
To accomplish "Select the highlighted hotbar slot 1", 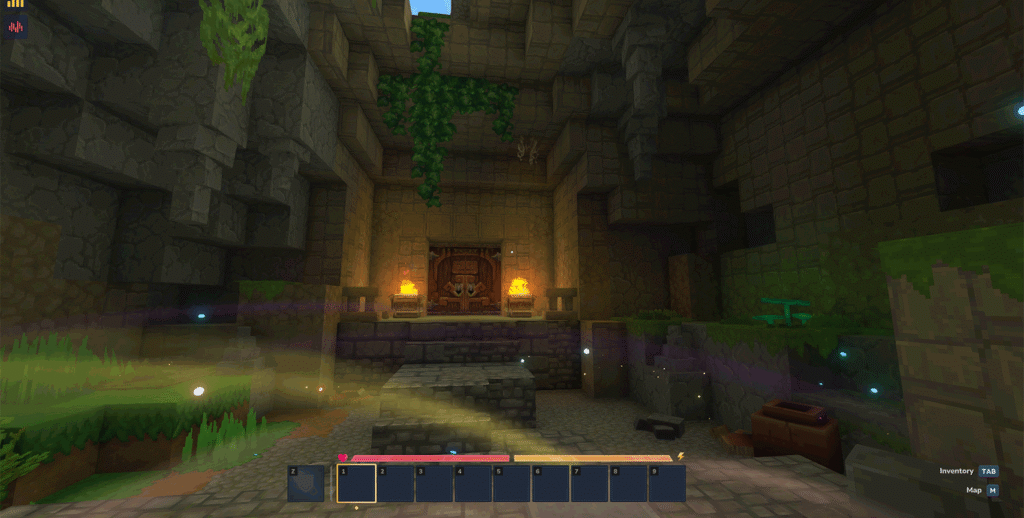I will tap(356, 483).
